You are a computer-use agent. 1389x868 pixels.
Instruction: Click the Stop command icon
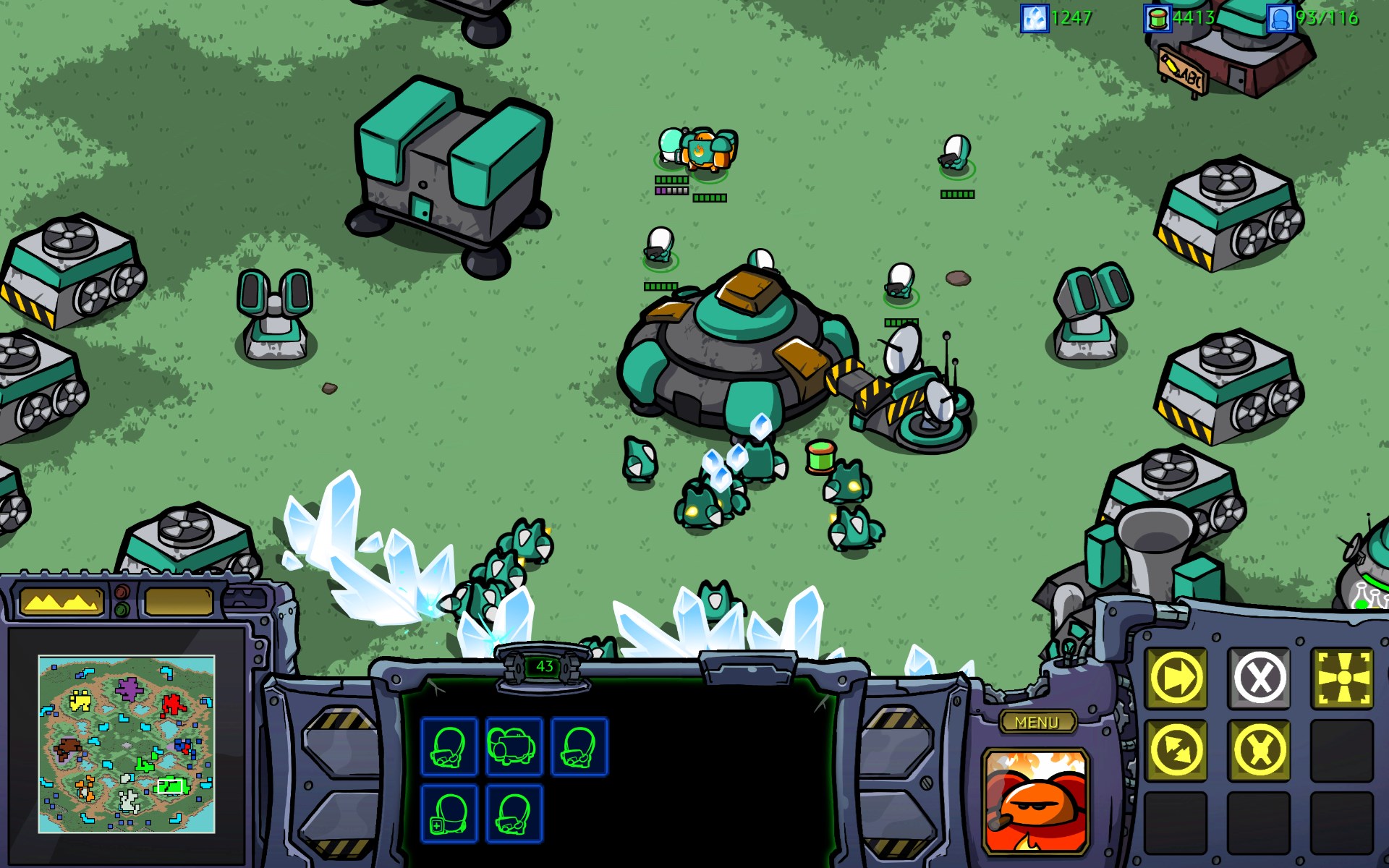1260,678
